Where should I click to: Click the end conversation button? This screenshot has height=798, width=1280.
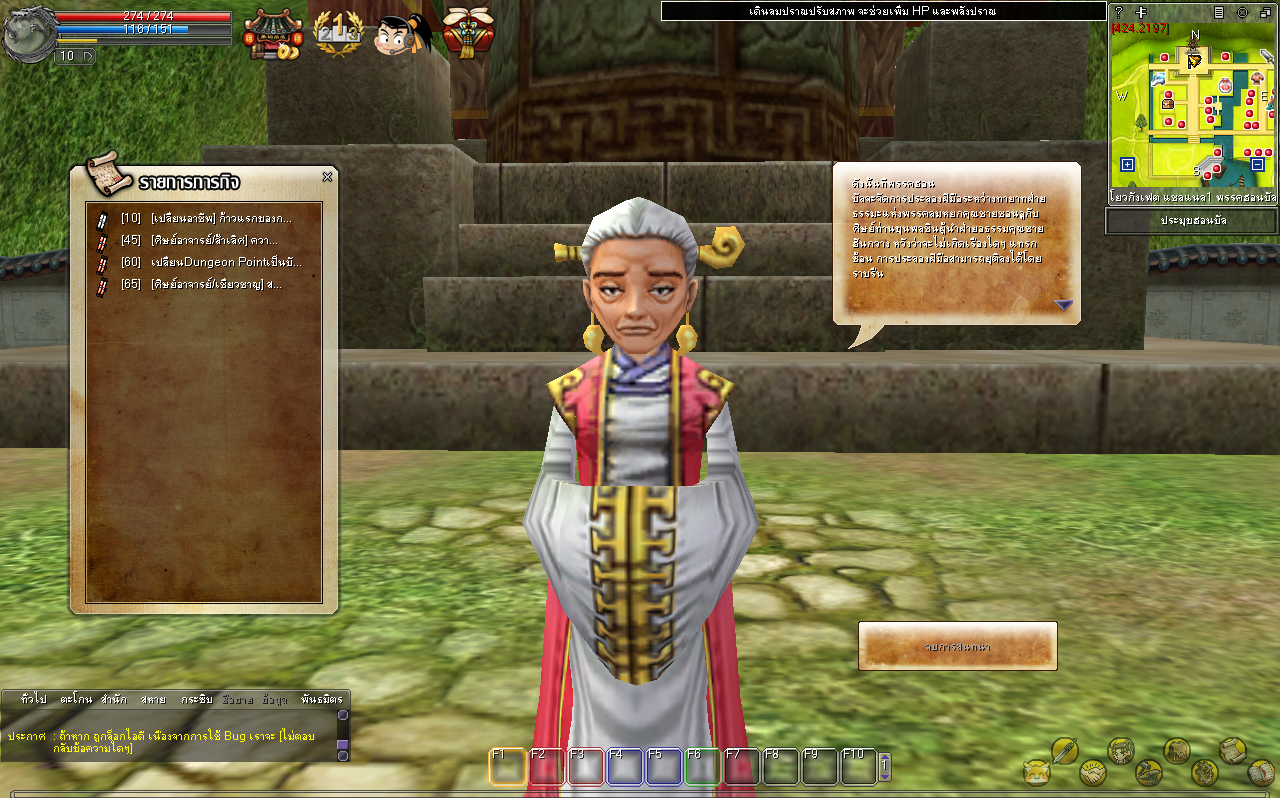click(x=957, y=647)
